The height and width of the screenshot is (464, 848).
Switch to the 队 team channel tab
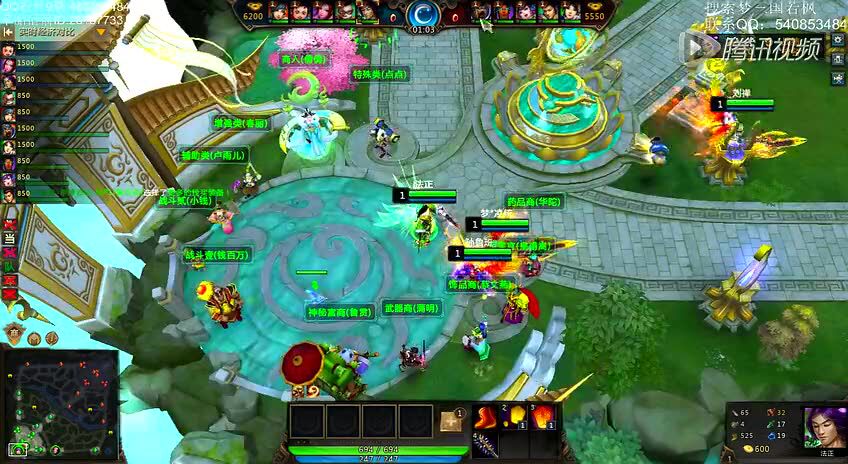(x=9, y=266)
